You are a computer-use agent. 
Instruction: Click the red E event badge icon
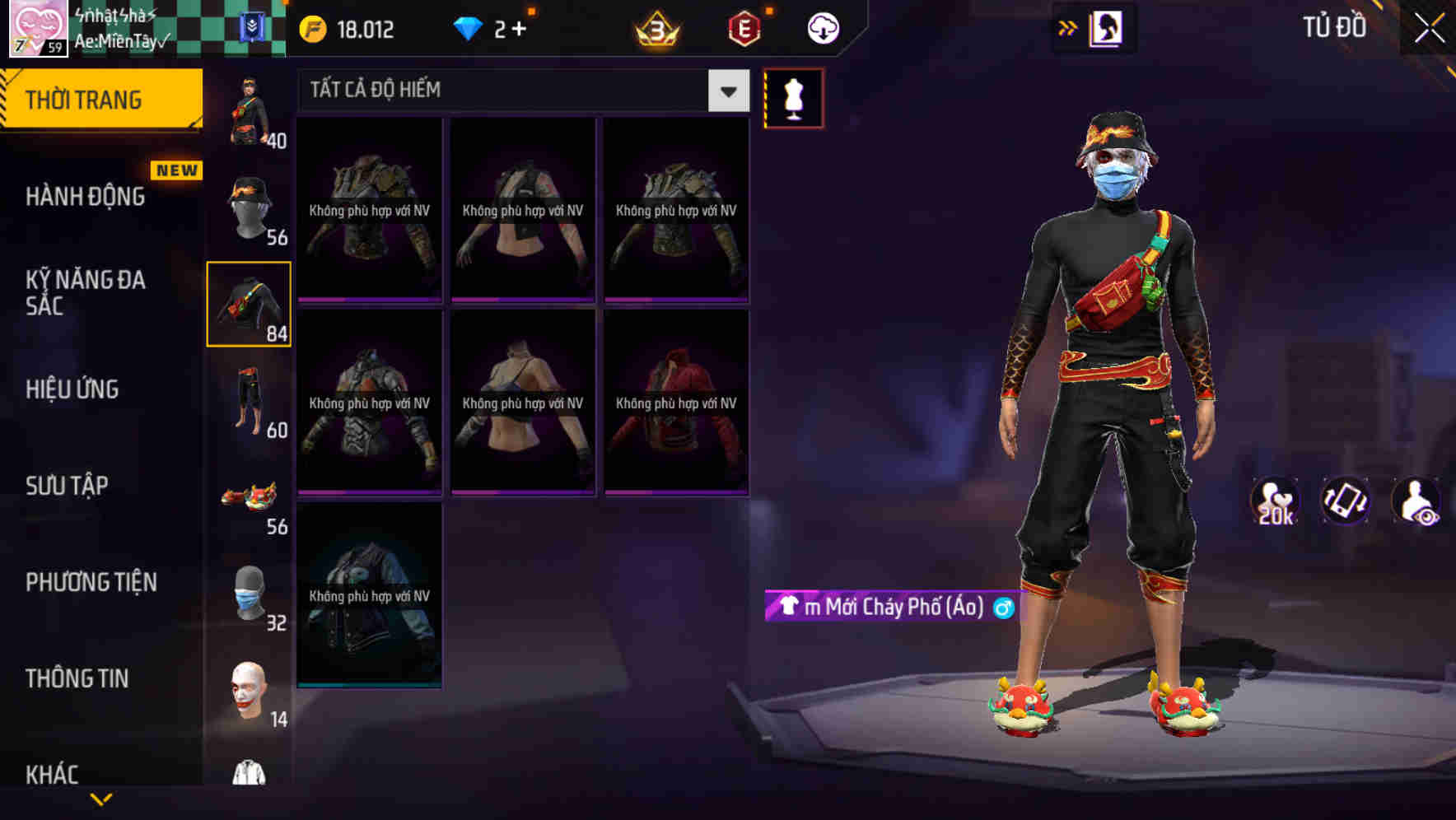click(740, 27)
